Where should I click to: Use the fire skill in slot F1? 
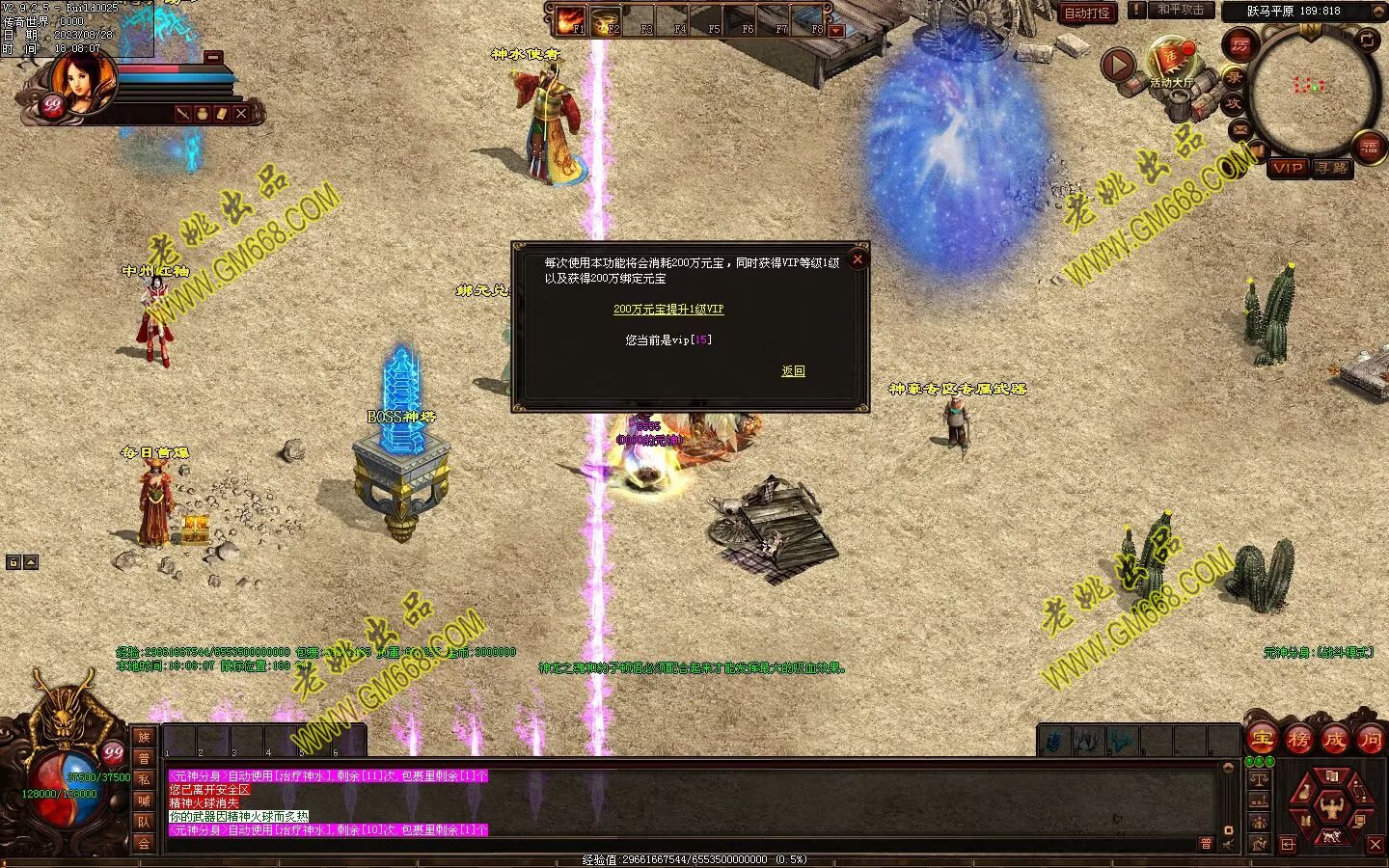coord(571,20)
